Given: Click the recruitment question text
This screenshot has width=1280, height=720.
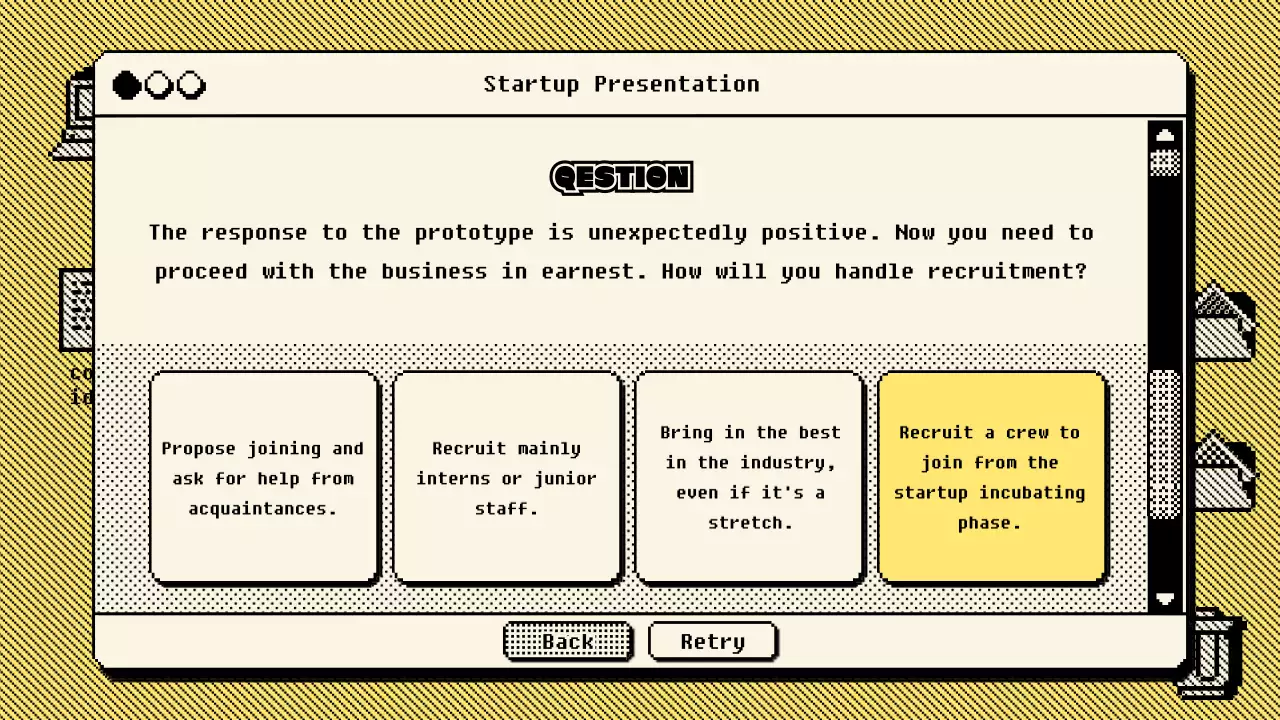Looking at the screenshot, I should coord(621,251).
